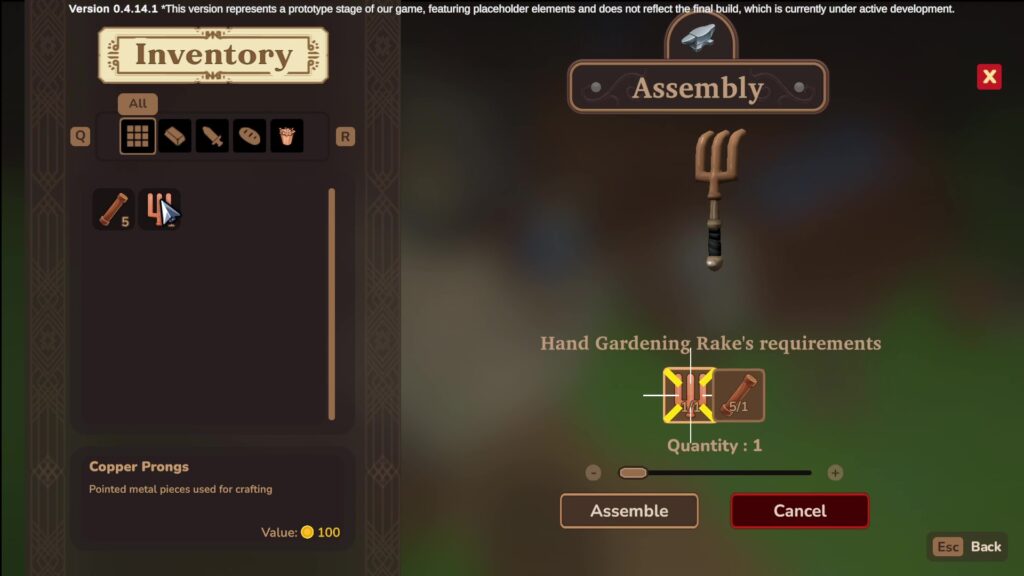
Task: Close the Assembly window with the red X
Action: click(x=989, y=77)
